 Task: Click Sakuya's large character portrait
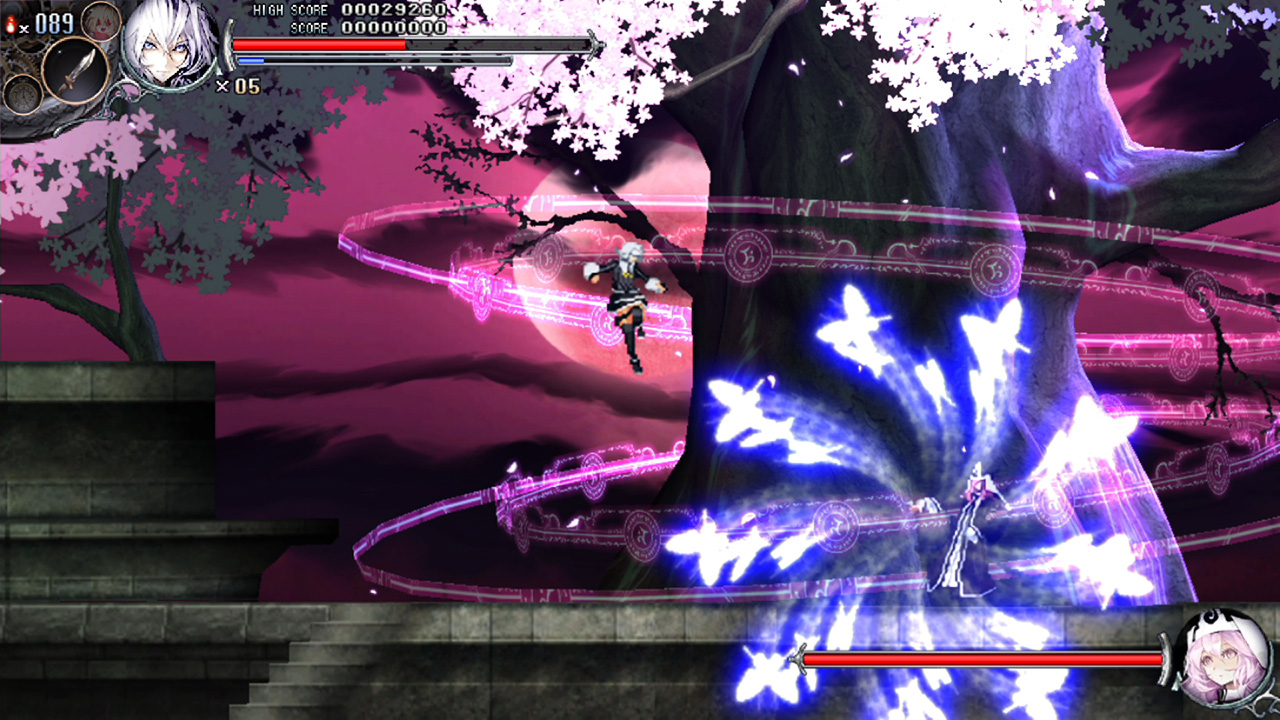pos(168,45)
